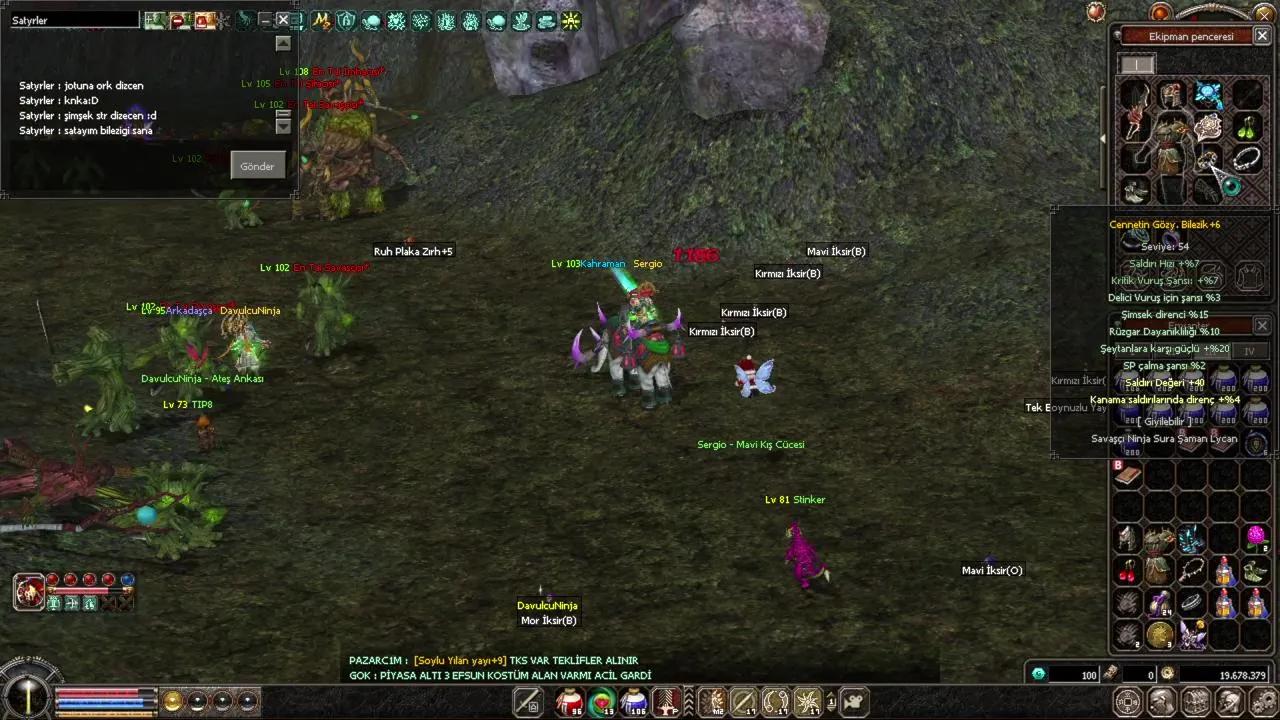This screenshot has width=1280, height=720.
Task: Close the Satyrler whisper window
Action: pyautogui.click(x=283, y=20)
